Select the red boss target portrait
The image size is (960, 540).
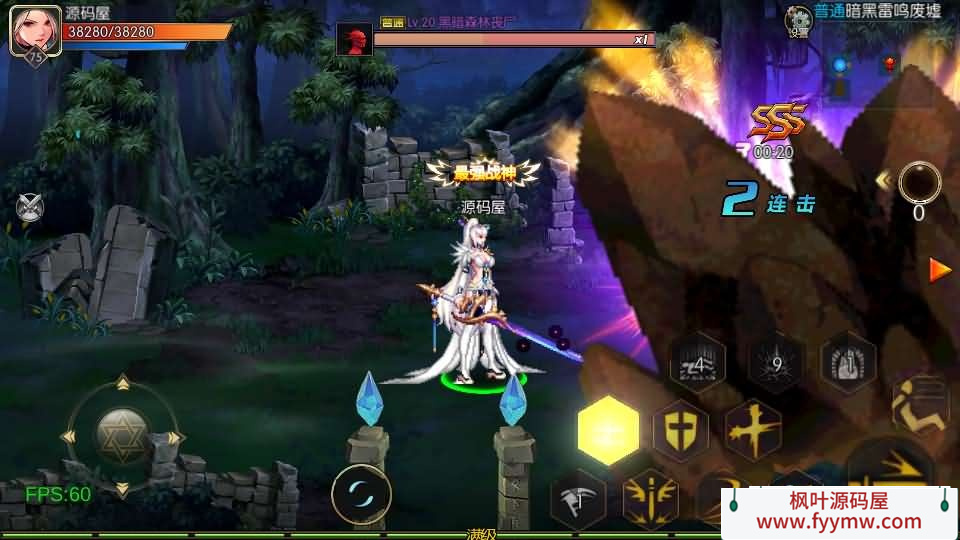tap(353, 41)
